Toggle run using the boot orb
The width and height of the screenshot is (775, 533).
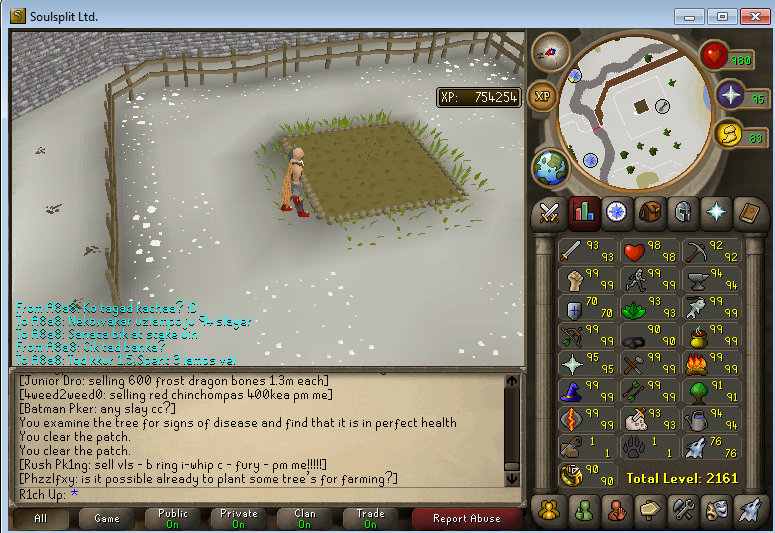point(729,133)
